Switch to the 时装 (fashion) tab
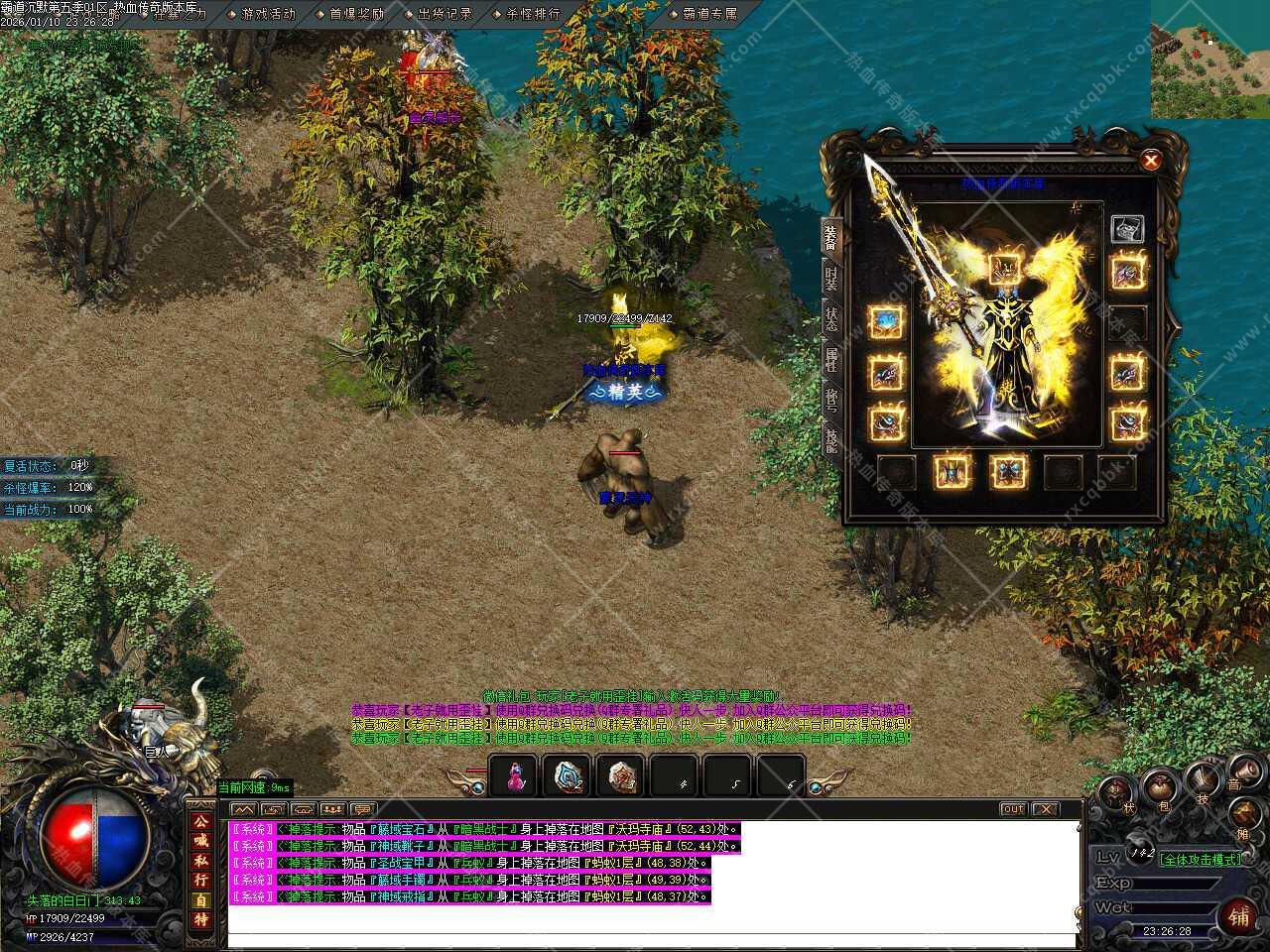Screen dimensions: 1270x952 click(831, 279)
